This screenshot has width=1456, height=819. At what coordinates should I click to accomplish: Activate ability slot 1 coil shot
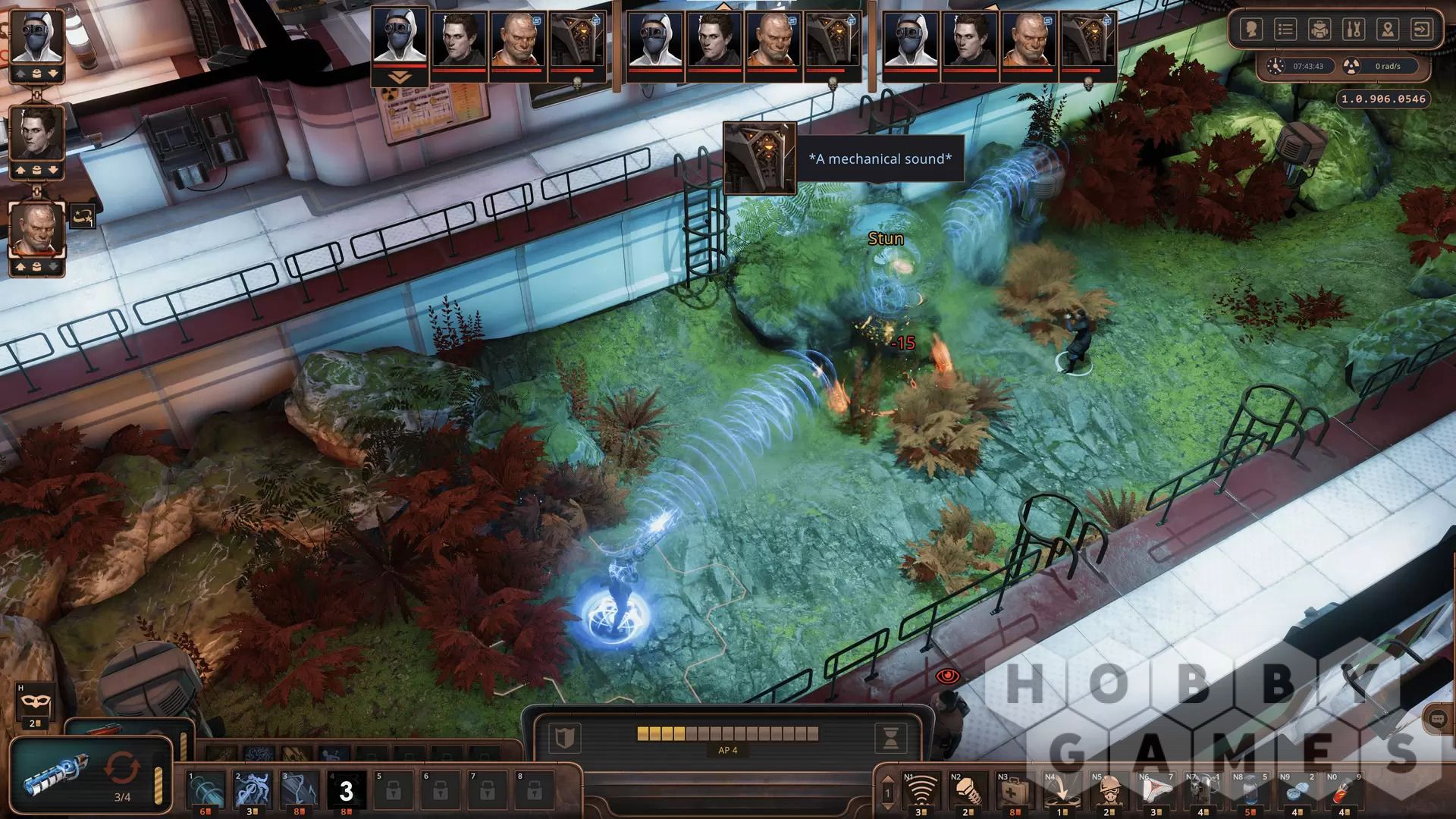coord(206,790)
